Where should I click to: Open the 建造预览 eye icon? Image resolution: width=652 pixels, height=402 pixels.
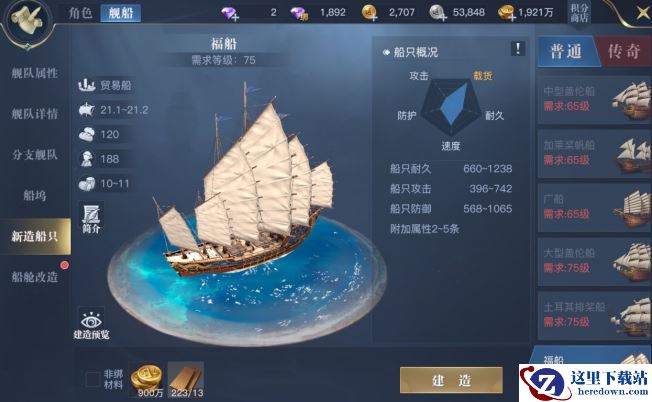point(91,323)
